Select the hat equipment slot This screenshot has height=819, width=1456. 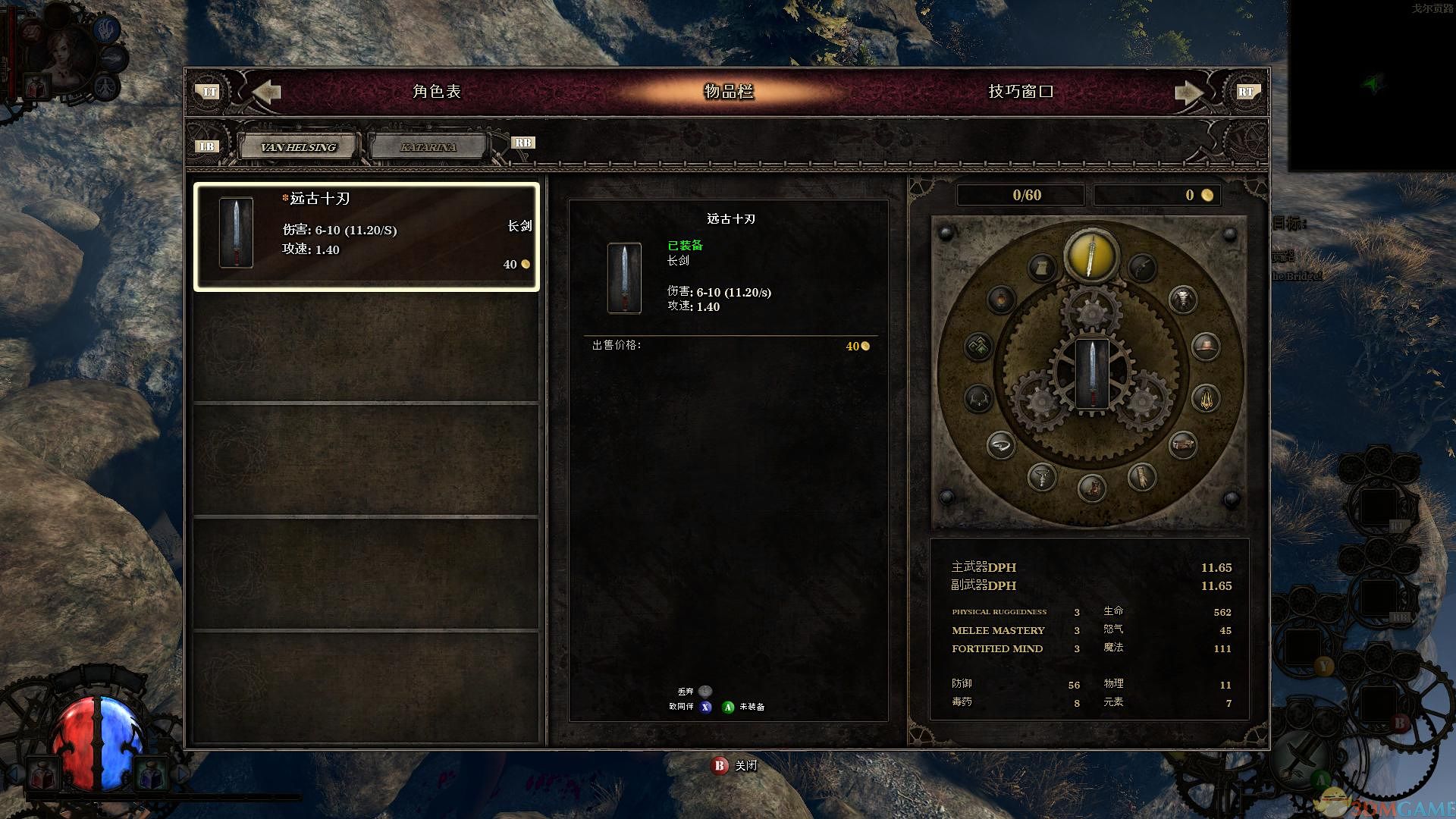click(x=1205, y=347)
